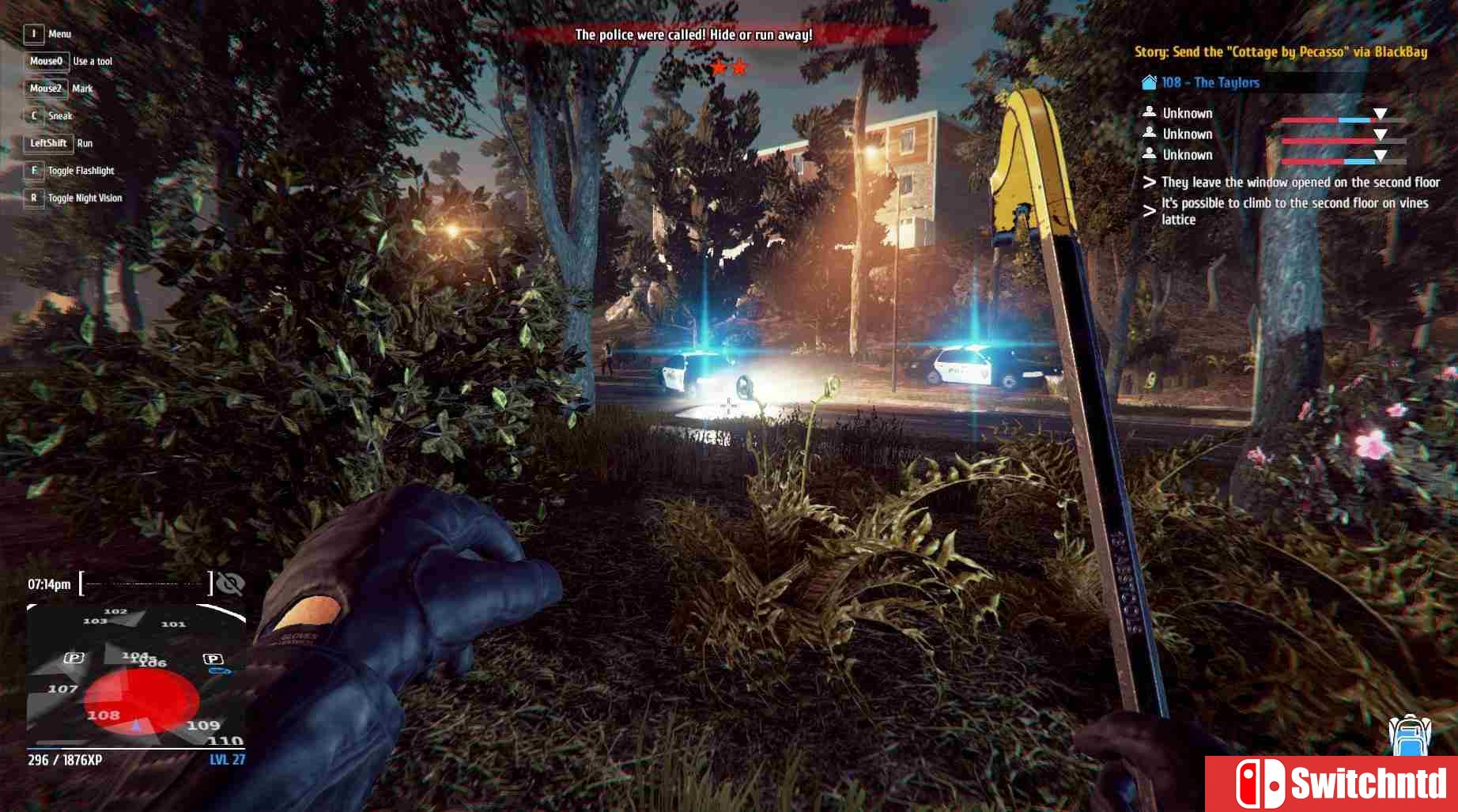
Task: Click the crossed-eye visibility icon above the minimap
Action: [230, 584]
